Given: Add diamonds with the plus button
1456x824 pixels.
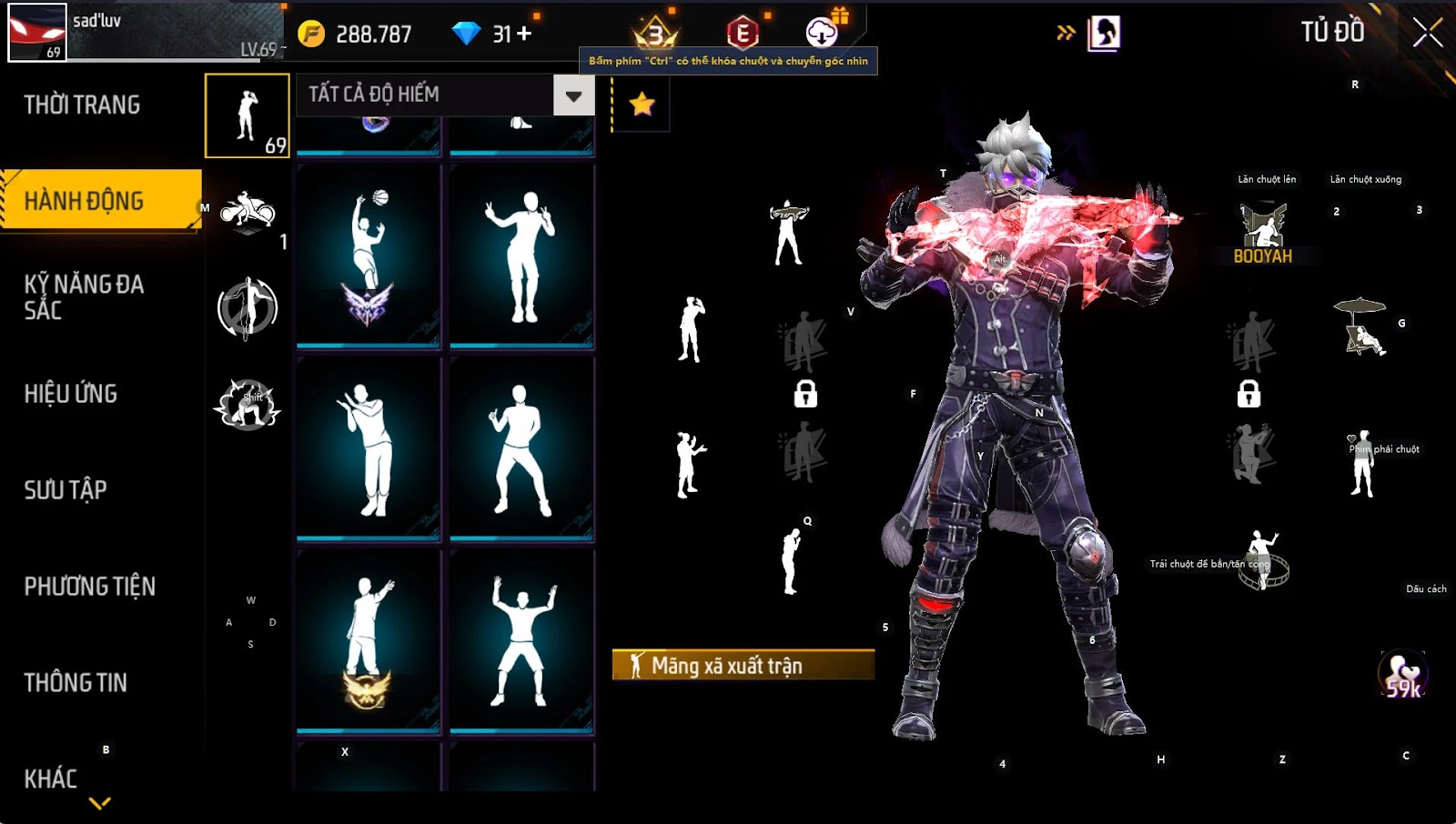Looking at the screenshot, I should (524, 34).
